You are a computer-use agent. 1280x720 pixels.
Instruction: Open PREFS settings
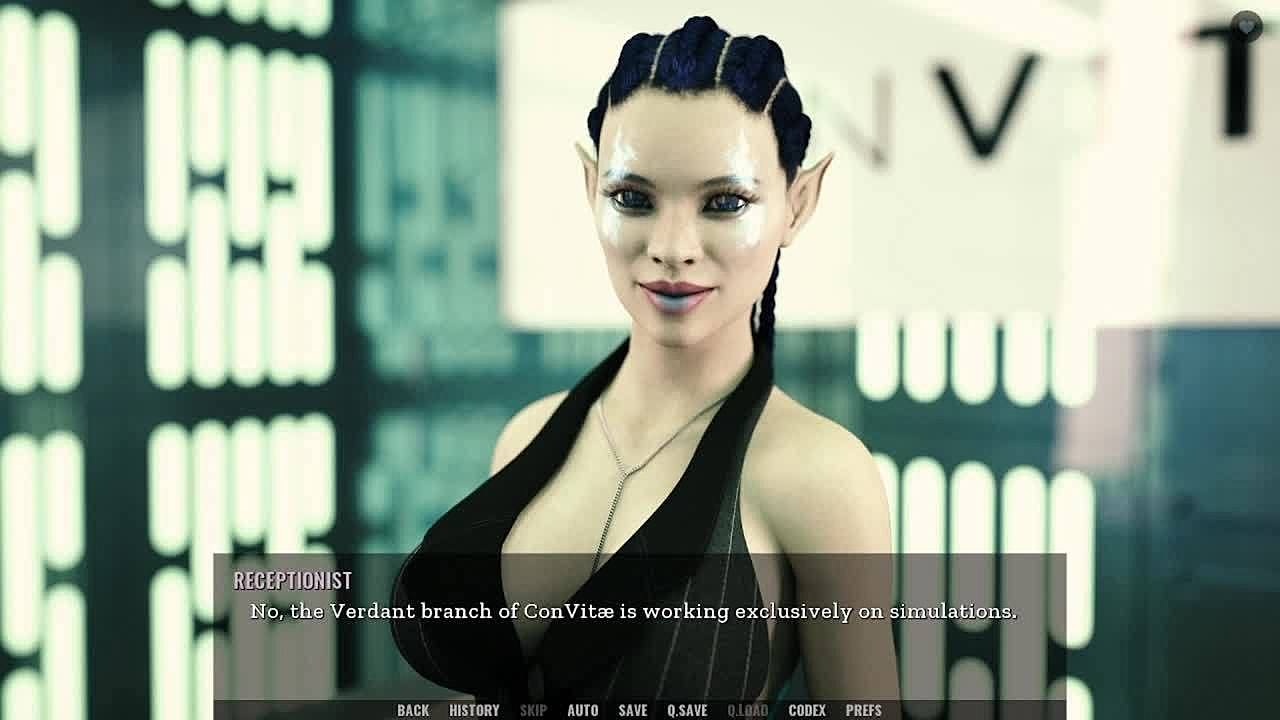coord(864,710)
